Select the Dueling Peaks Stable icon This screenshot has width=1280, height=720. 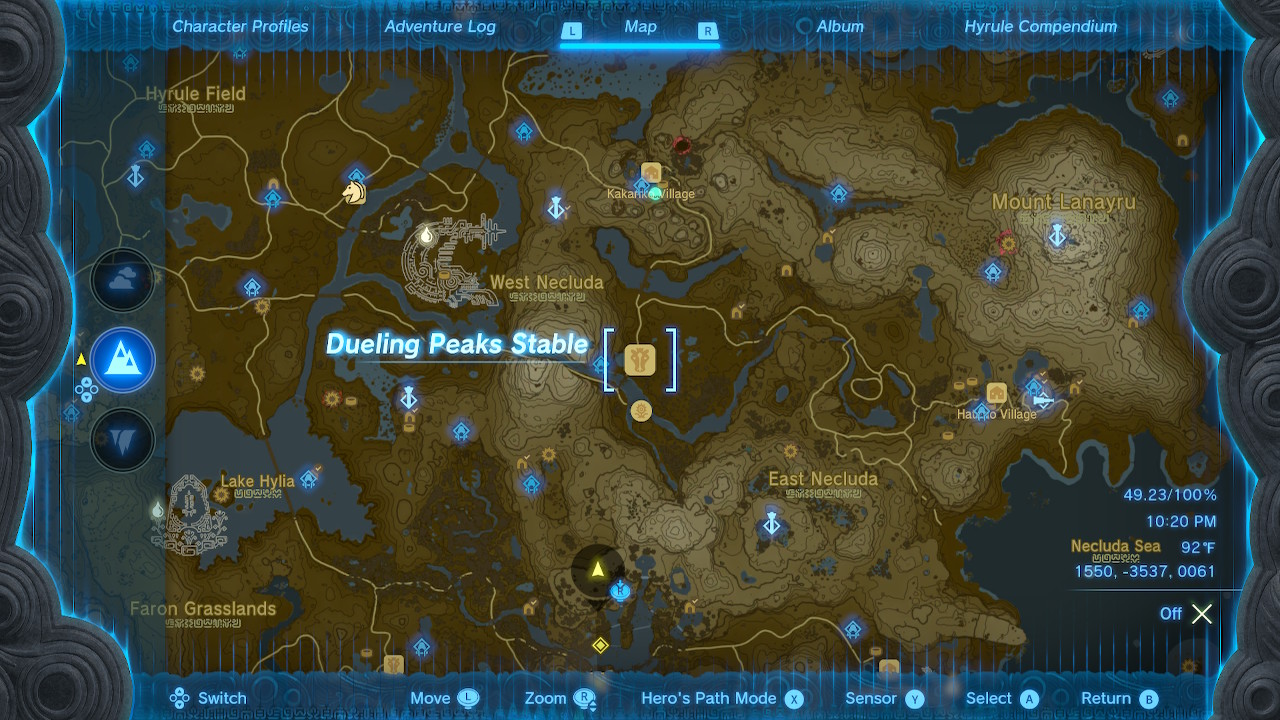tap(641, 359)
